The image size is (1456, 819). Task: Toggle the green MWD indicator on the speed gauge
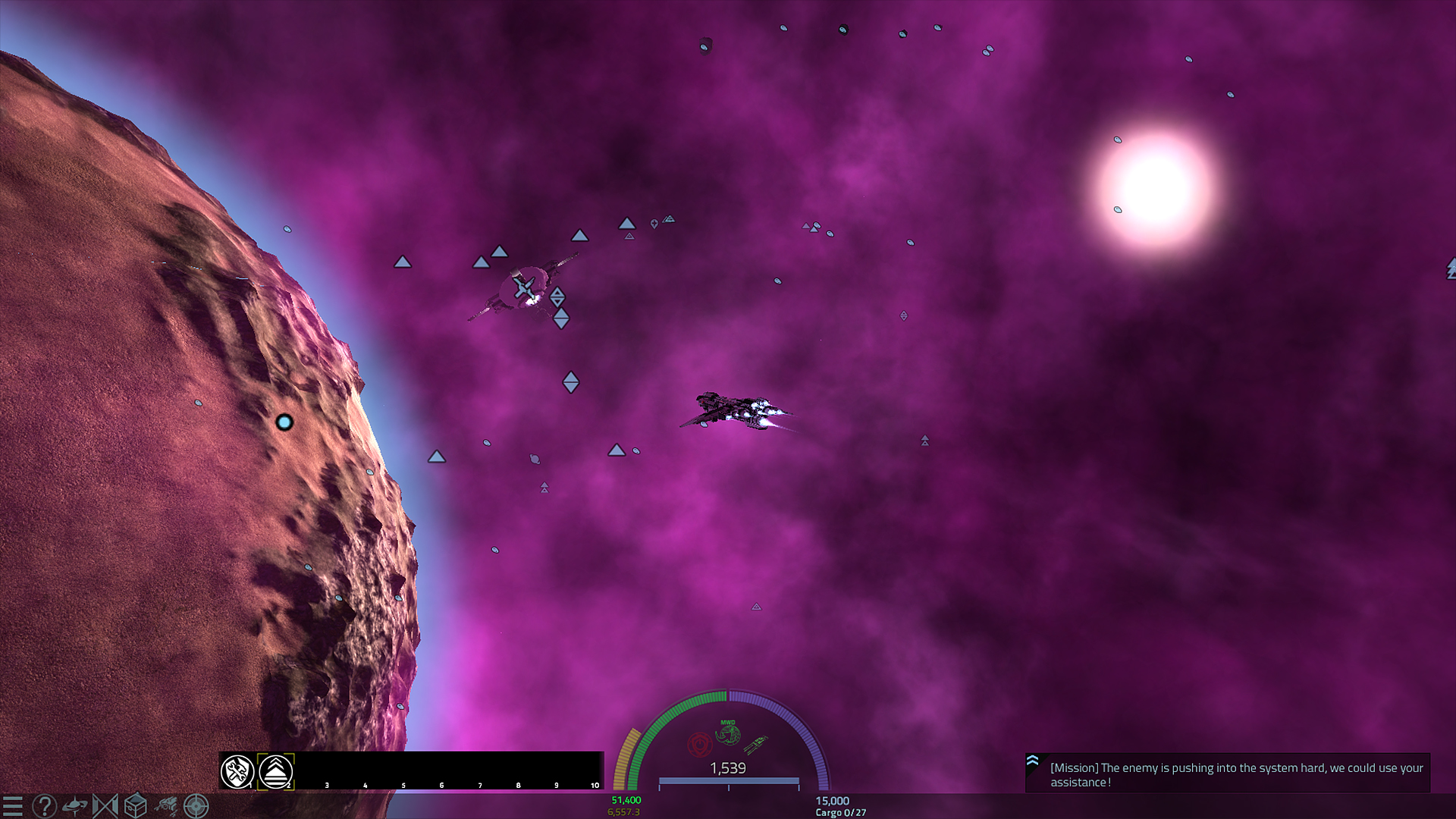pyautogui.click(x=728, y=734)
